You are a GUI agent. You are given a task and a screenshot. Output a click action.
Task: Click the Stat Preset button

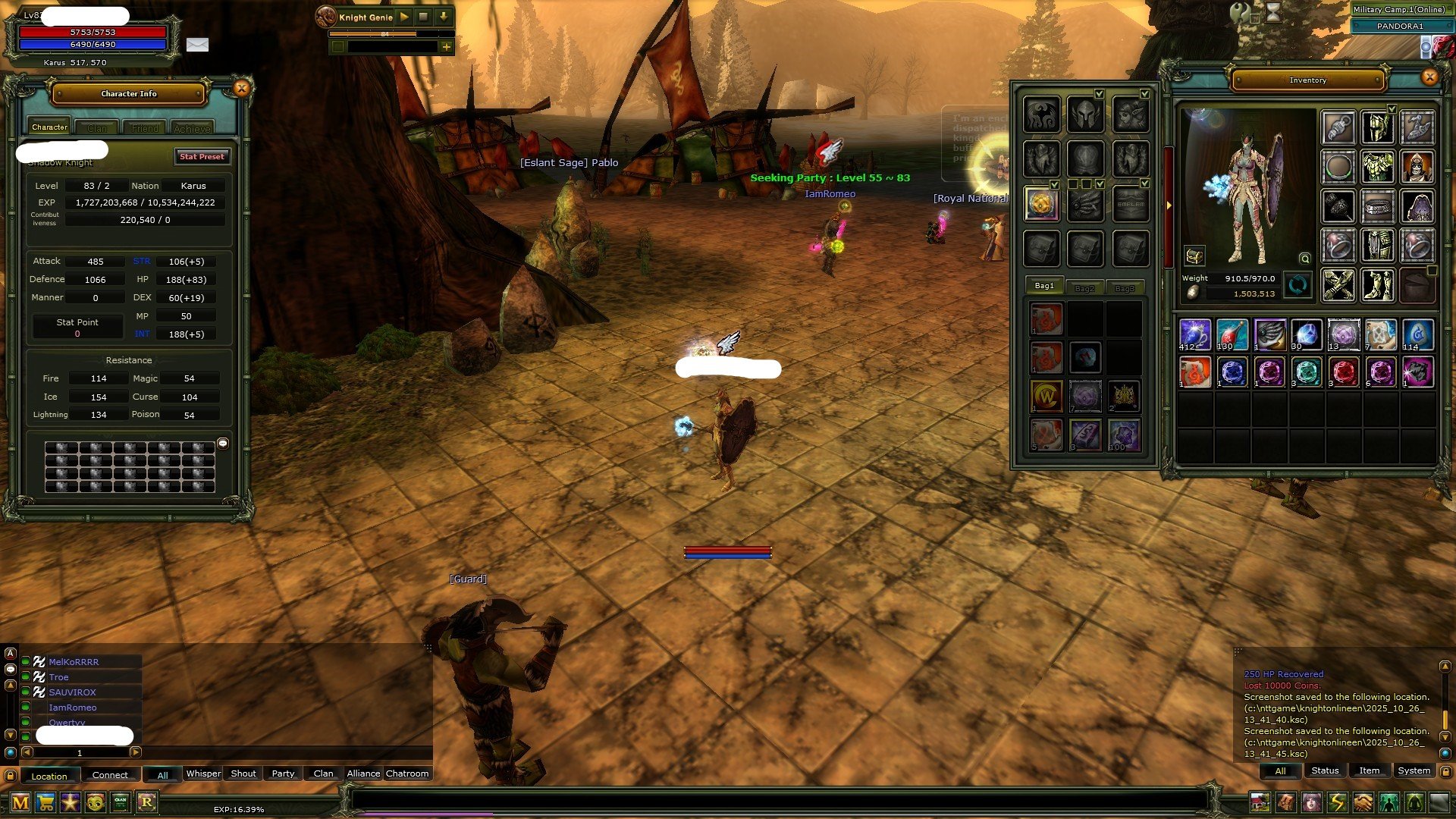tap(202, 156)
